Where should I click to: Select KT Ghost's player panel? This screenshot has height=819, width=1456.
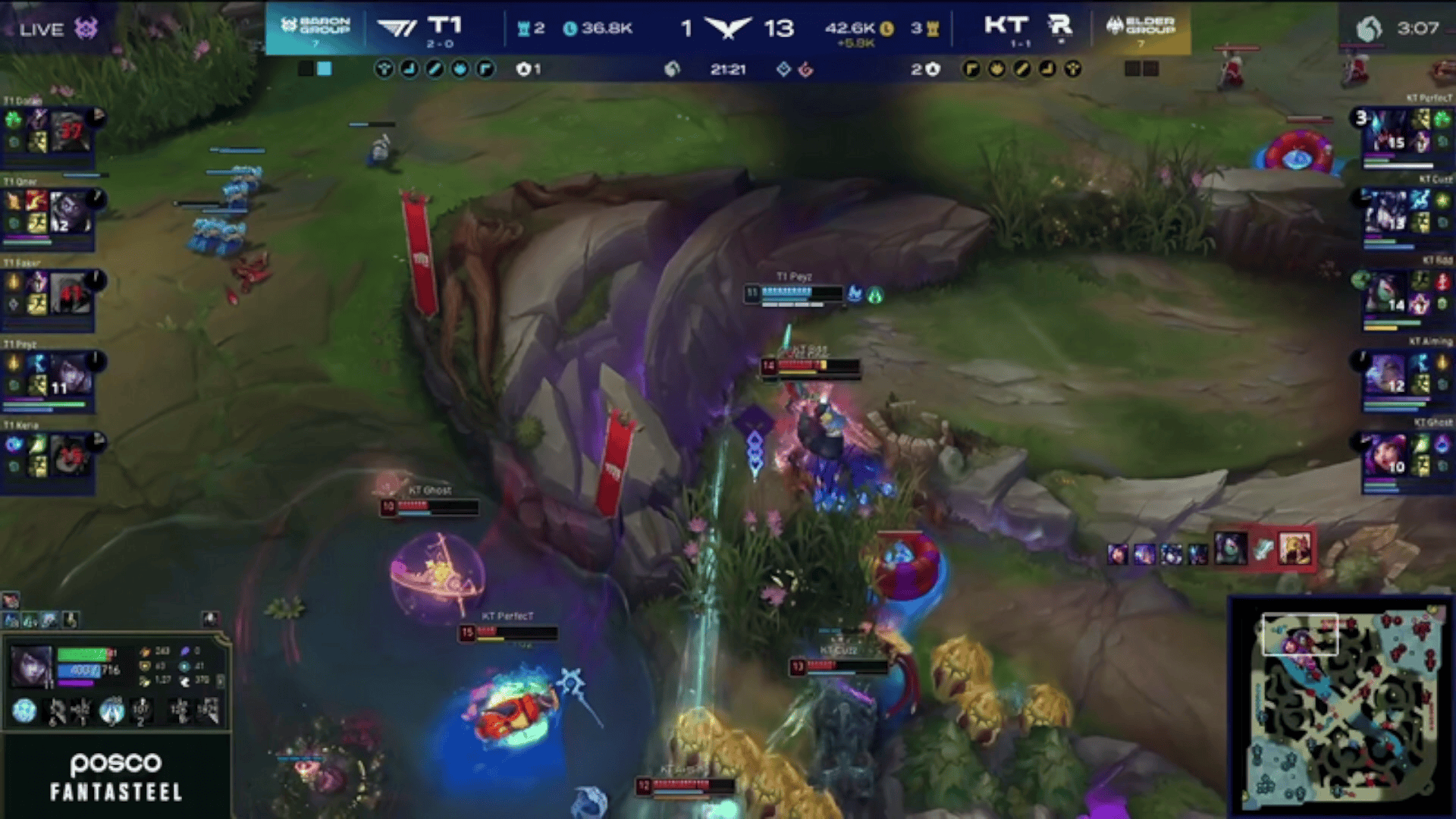point(1403,457)
